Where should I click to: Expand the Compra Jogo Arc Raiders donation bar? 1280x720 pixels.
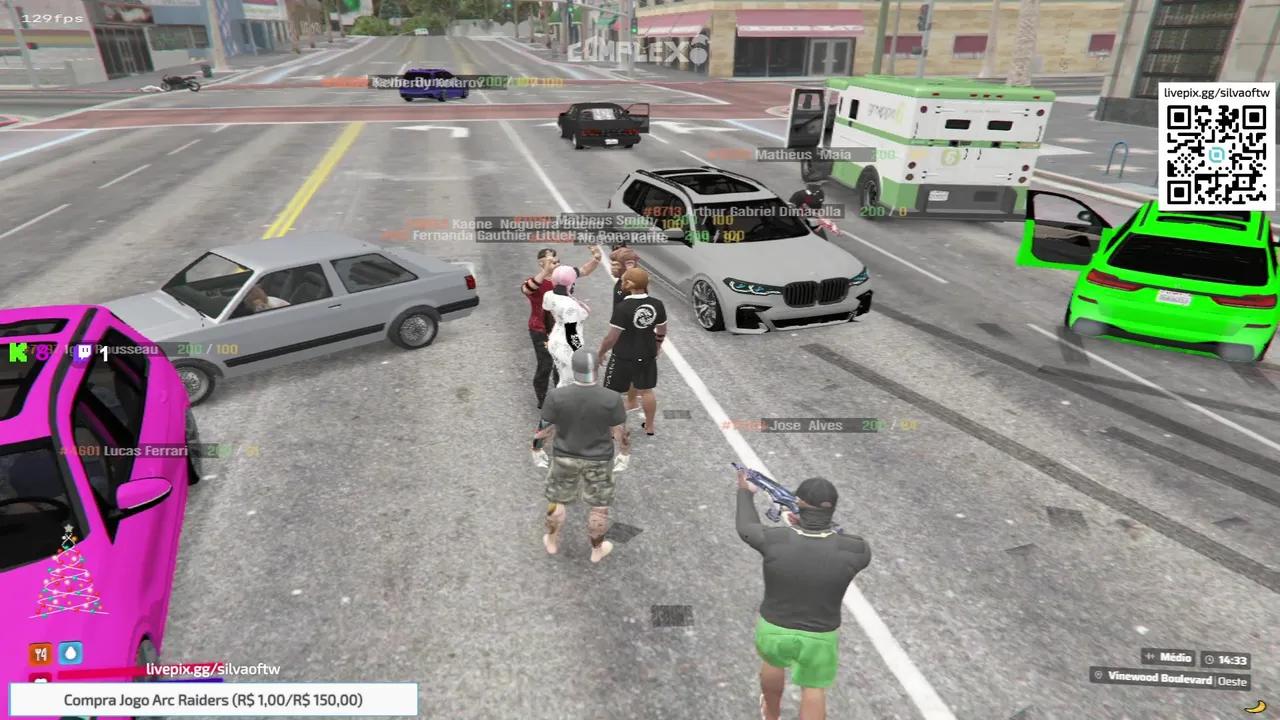[213, 700]
